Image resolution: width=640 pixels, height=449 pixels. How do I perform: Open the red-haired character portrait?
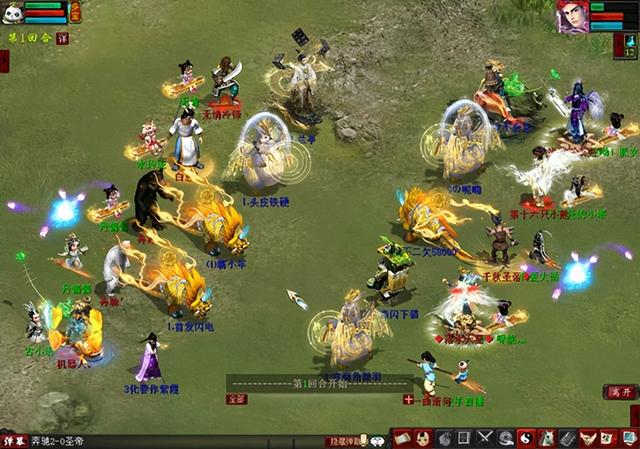pos(571,16)
